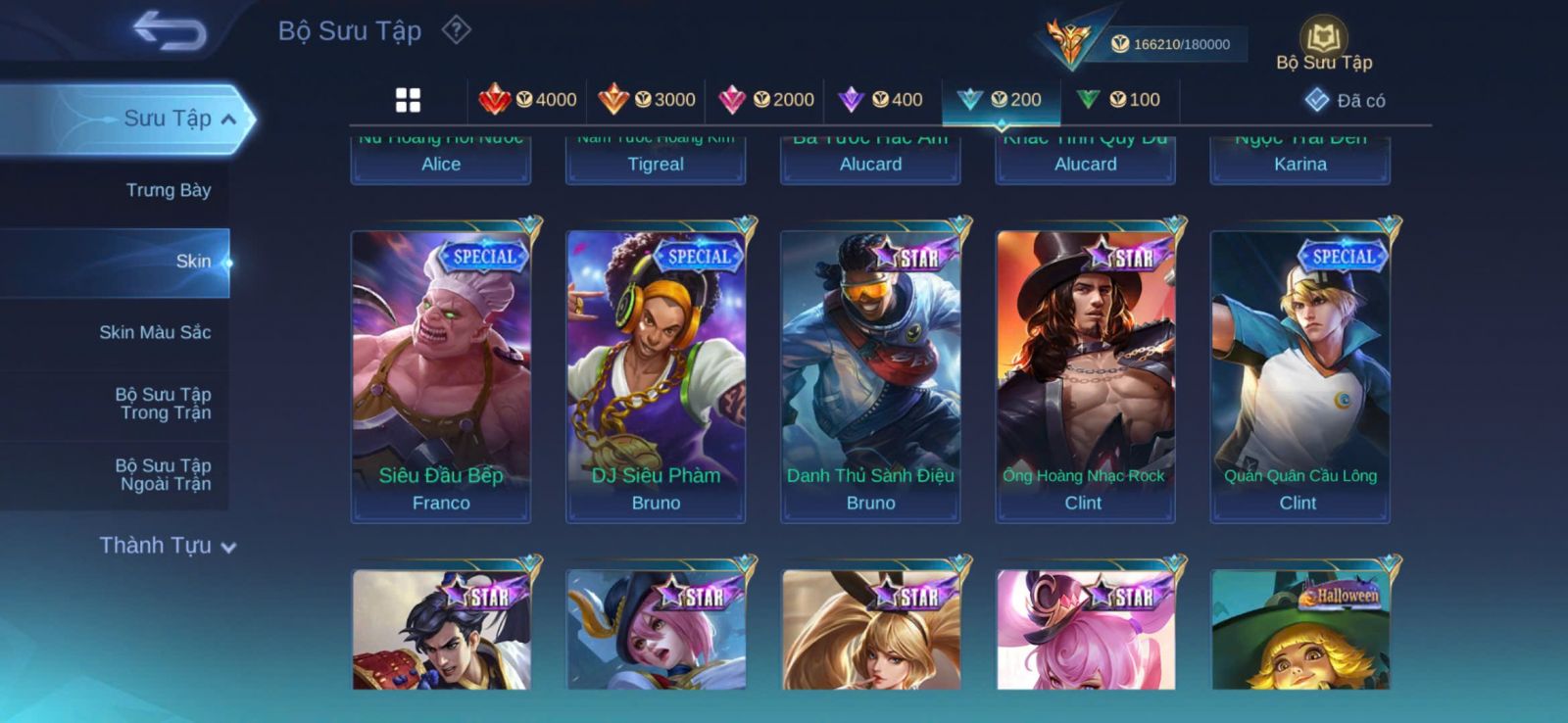Switch to the 100 point tier
Image resolution: width=1568 pixels, height=723 pixels.
1119,100
